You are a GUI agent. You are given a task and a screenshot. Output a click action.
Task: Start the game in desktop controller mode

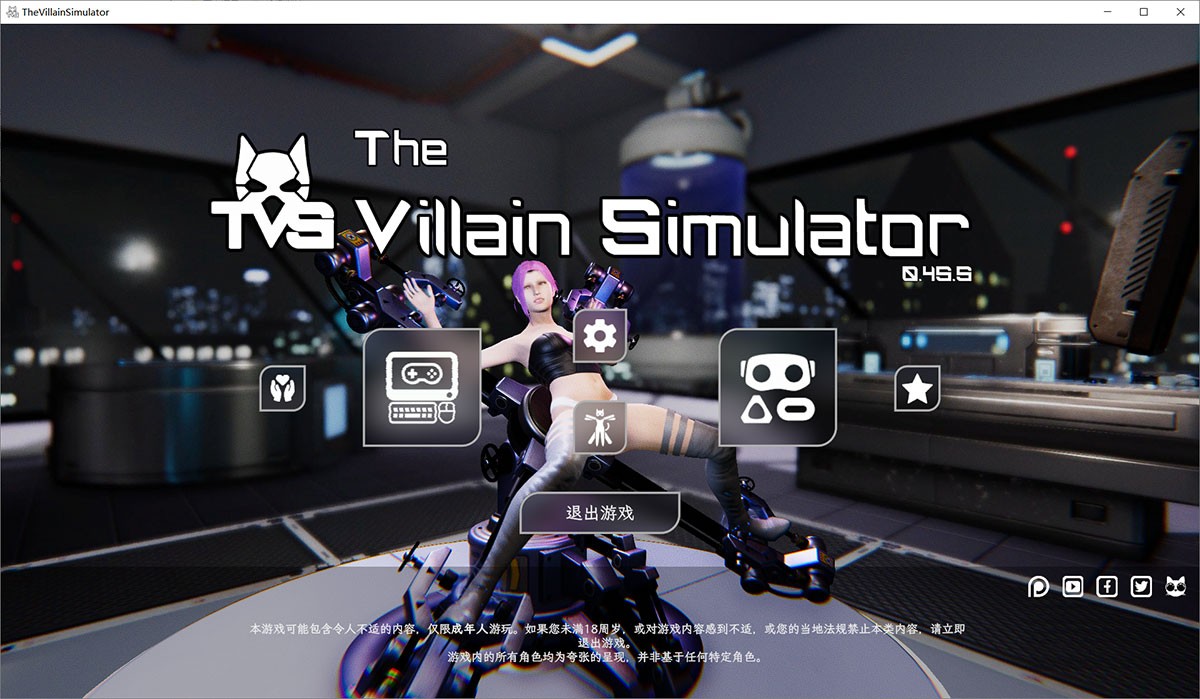click(421, 387)
